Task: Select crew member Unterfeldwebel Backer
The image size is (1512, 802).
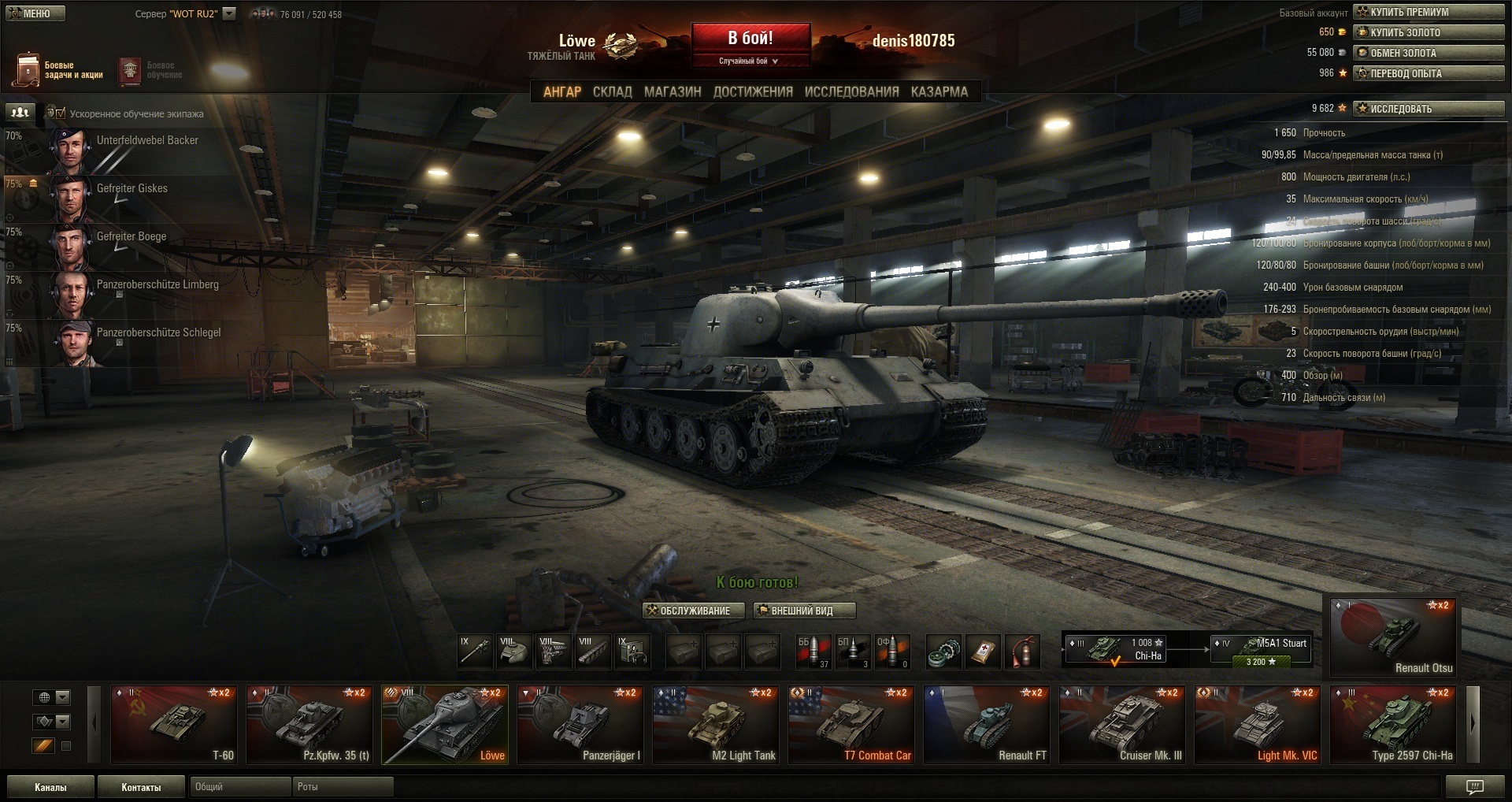Action: click(x=147, y=141)
